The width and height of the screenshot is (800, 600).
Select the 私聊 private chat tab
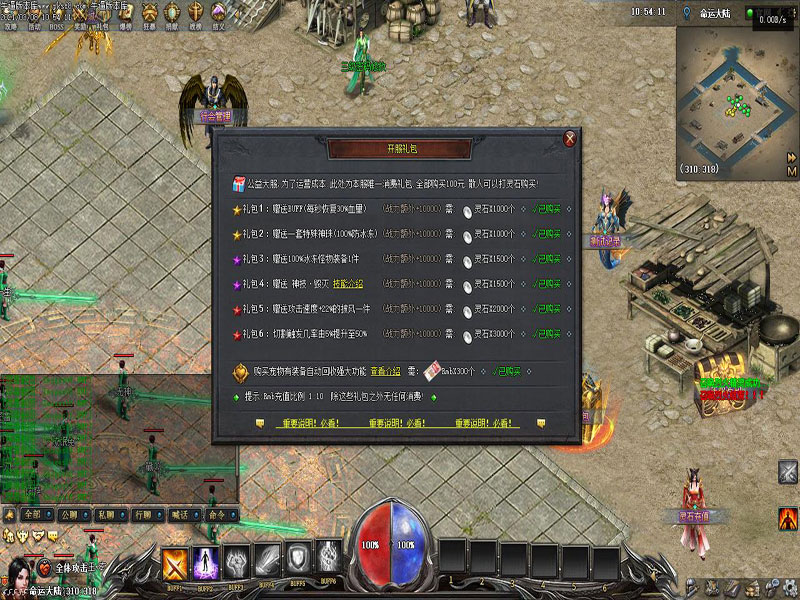pyautogui.click(x=106, y=514)
